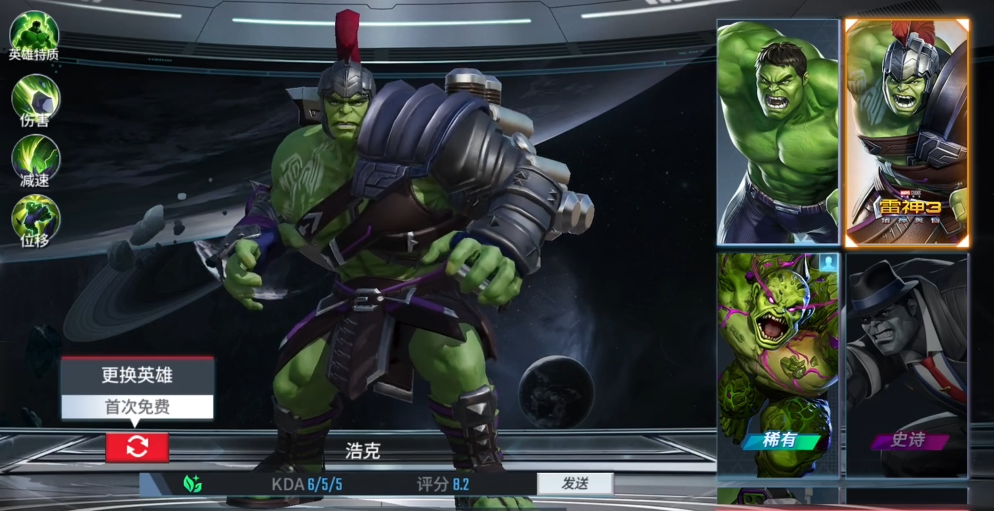Select the 减速 slow skill icon
This screenshot has height=511, width=994.
pos(35,158)
